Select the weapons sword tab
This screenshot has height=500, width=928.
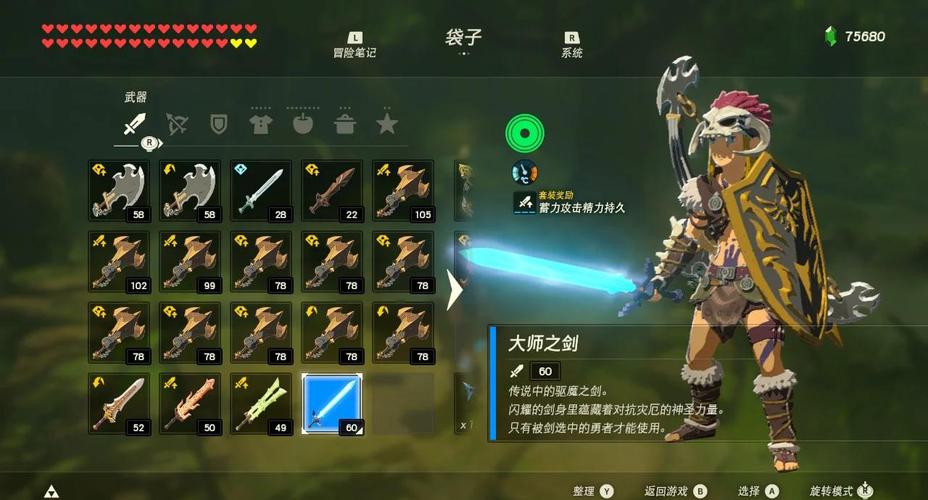(x=135, y=124)
